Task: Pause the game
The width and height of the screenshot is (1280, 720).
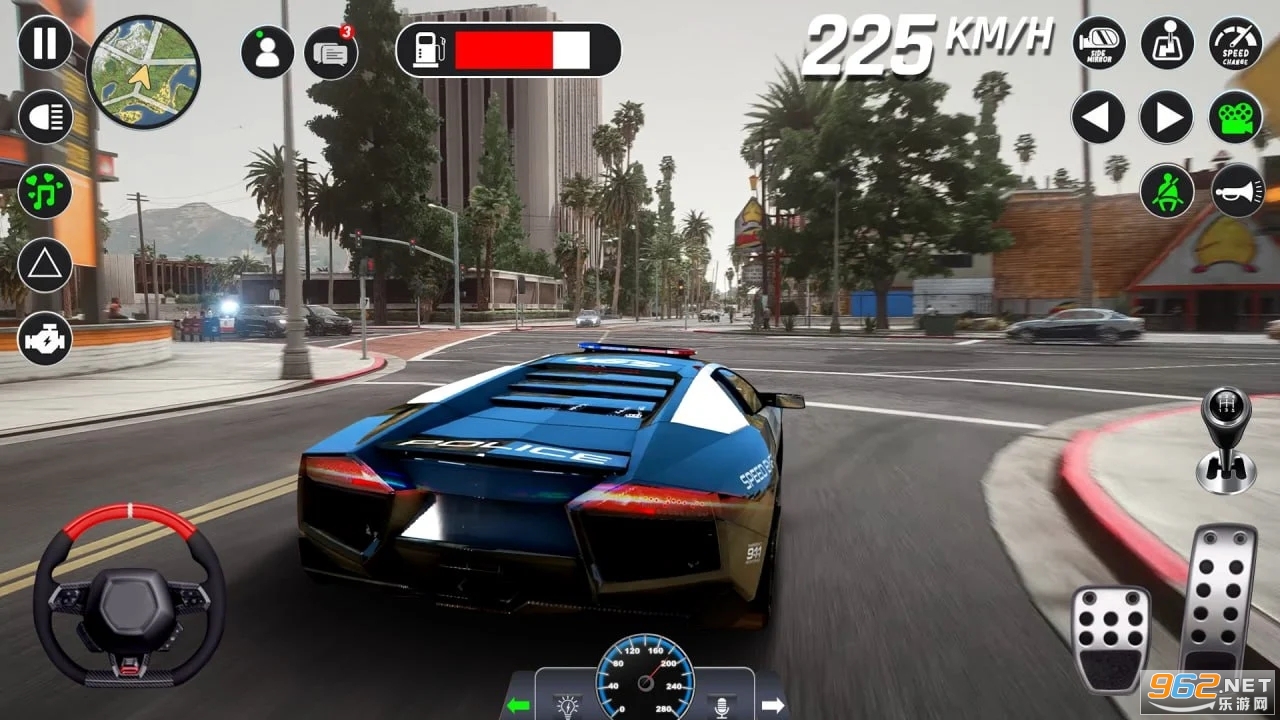Action: (x=45, y=43)
